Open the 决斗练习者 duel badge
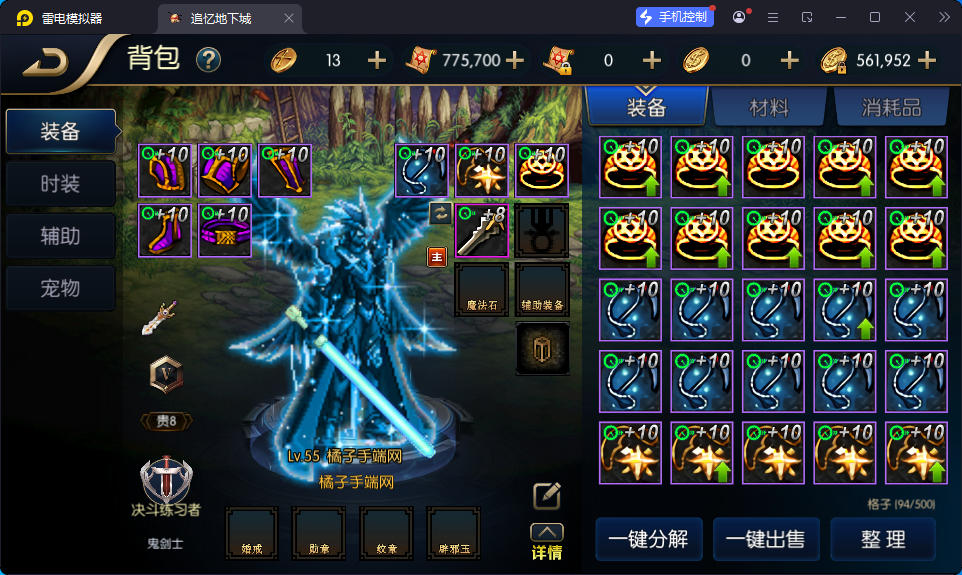The image size is (962, 575). [x=165, y=485]
